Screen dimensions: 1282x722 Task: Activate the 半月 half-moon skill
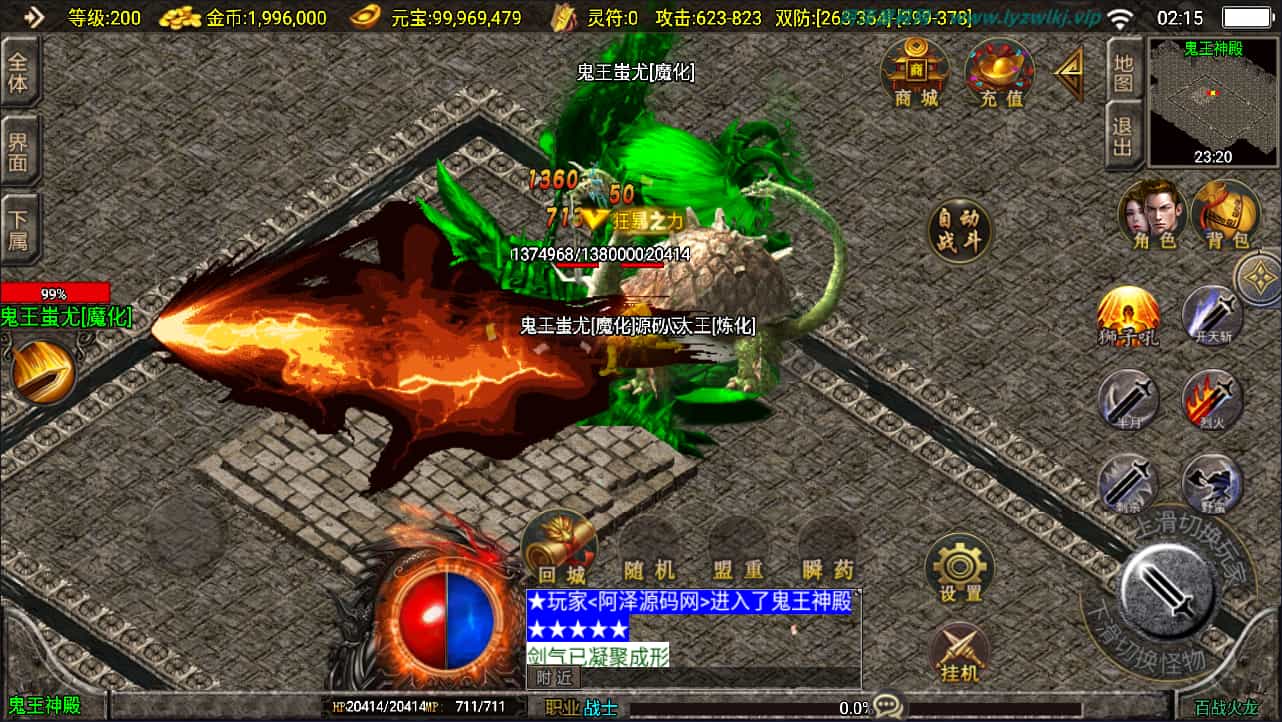pos(1128,400)
